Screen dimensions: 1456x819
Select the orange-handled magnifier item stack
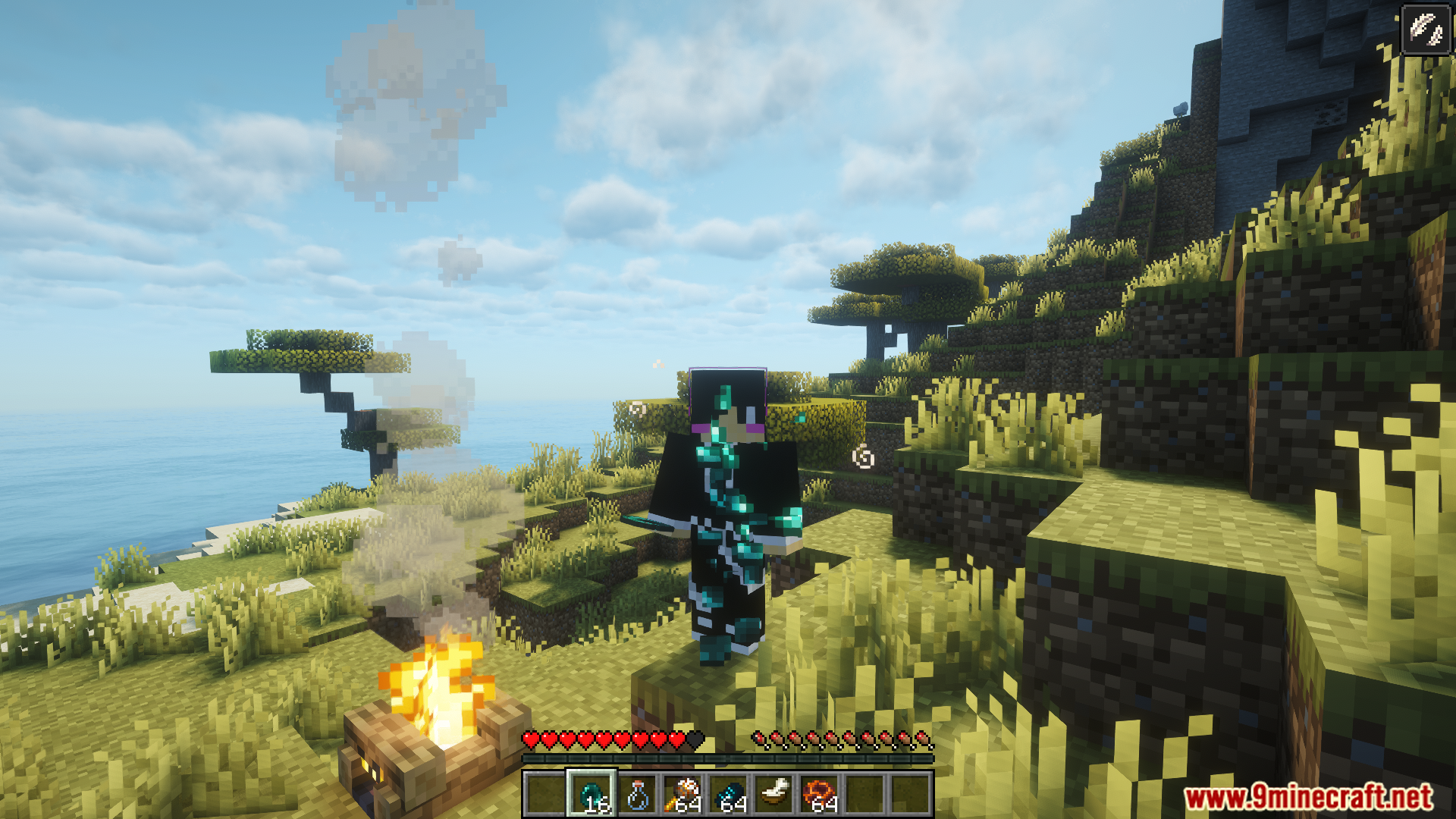pyautogui.click(x=682, y=794)
